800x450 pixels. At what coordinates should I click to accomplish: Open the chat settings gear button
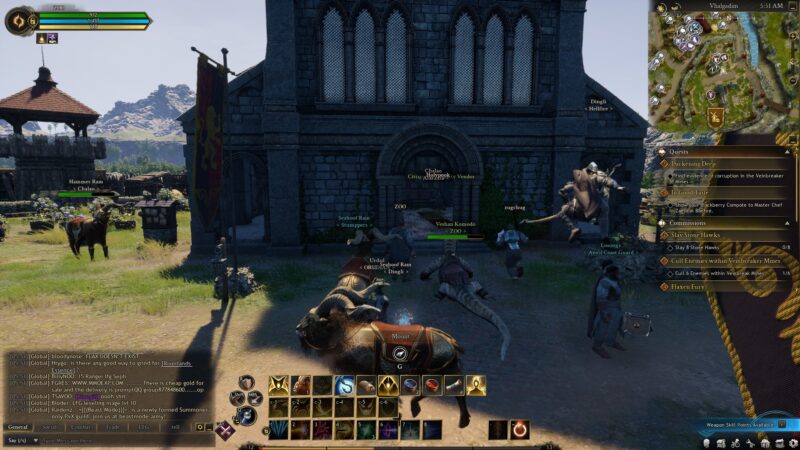tap(199, 427)
